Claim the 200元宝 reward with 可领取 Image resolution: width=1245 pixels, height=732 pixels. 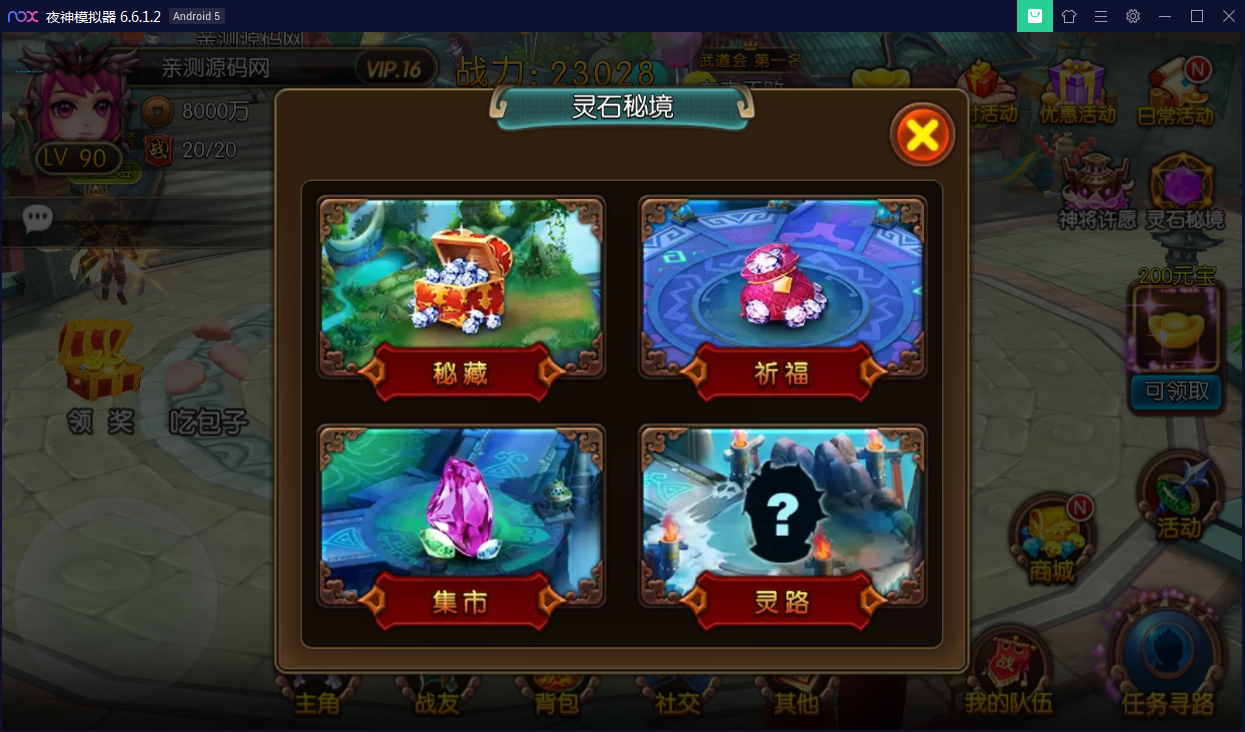click(x=1176, y=391)
